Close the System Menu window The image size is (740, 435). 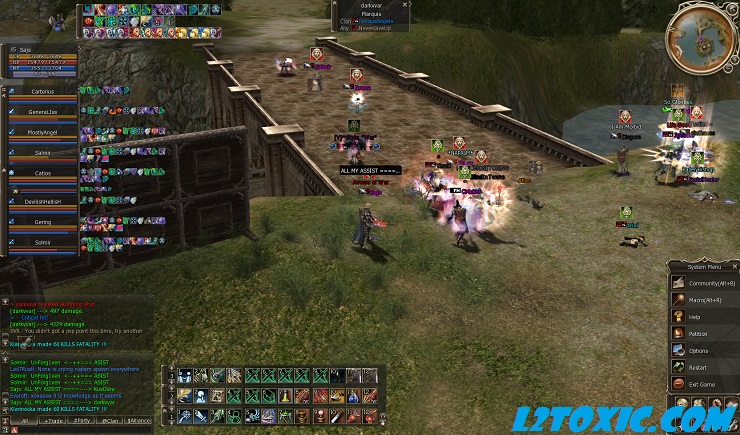coord(733,266)
